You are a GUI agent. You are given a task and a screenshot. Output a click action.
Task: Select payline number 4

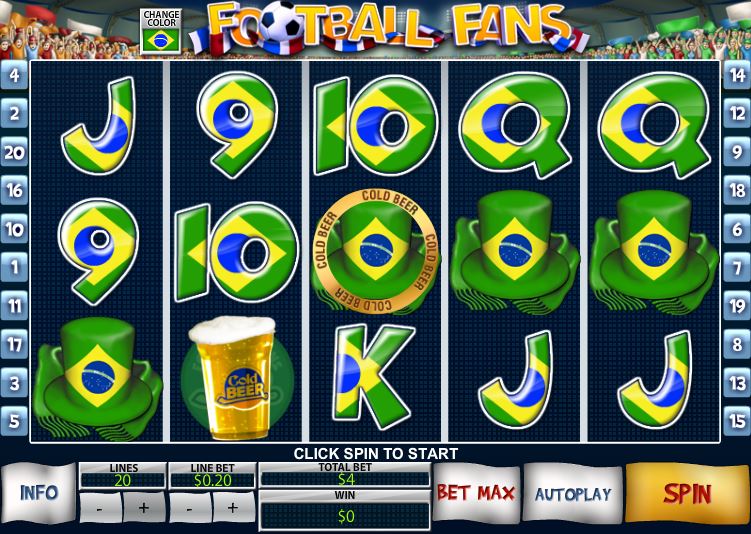[x=14, y=75]
